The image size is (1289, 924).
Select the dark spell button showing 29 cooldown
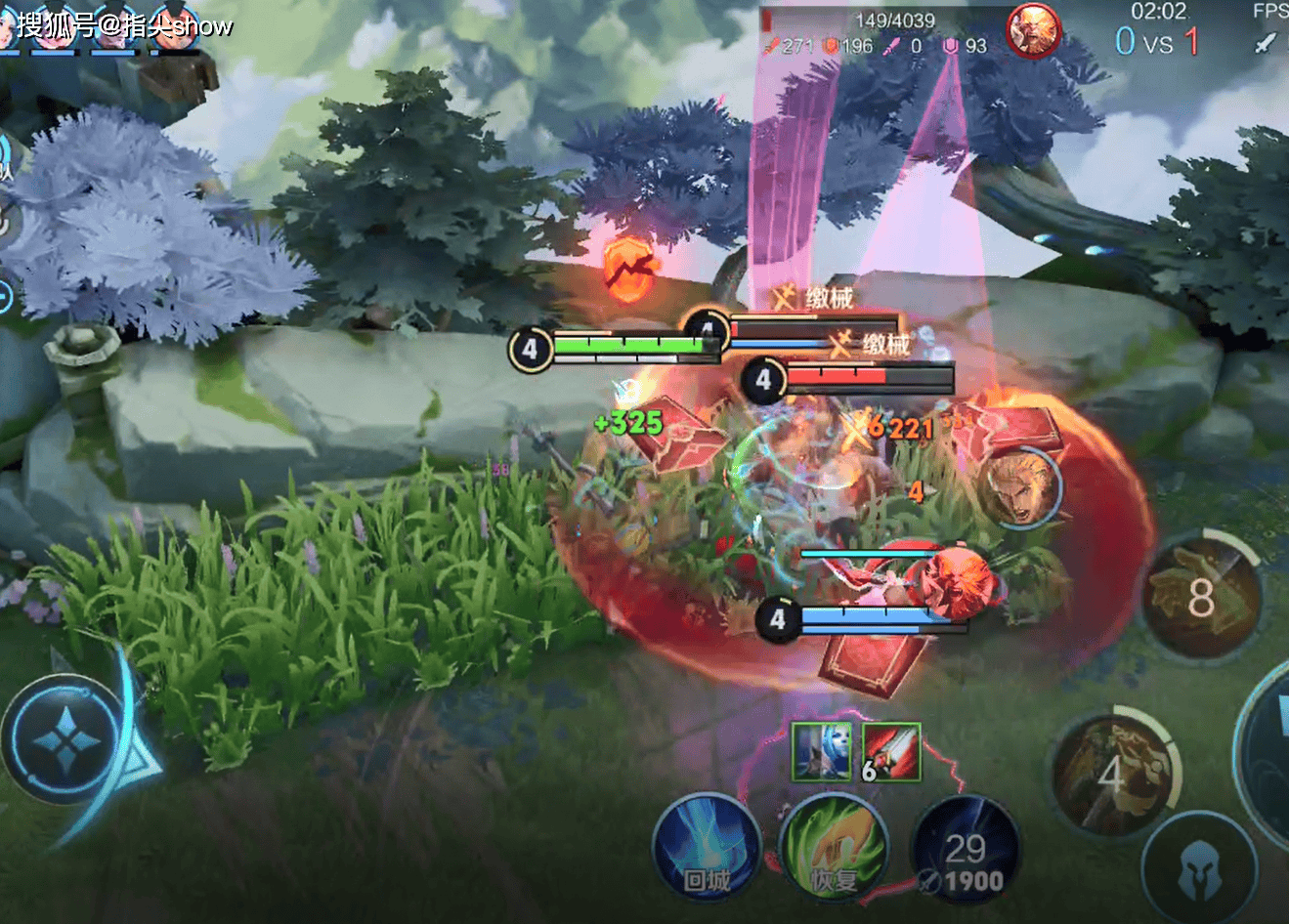pos(965,850)
